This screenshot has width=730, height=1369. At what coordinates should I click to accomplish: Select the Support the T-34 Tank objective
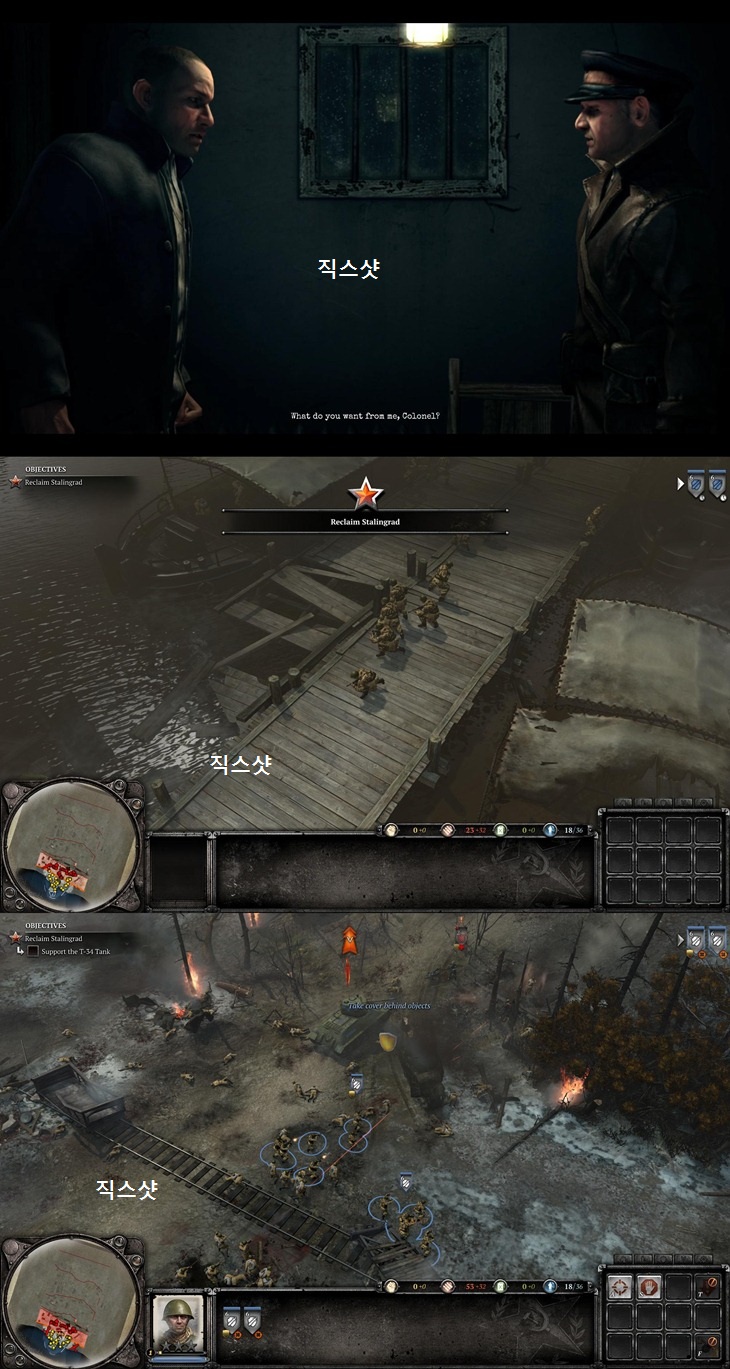pos(70,951)
